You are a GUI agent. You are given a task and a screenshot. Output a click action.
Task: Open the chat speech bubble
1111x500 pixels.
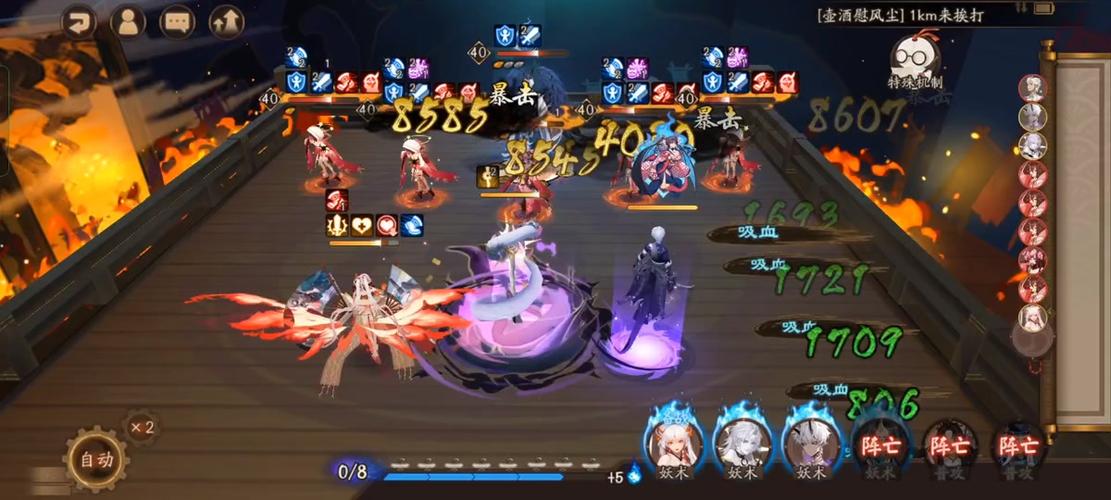click(x=177, y=22)
